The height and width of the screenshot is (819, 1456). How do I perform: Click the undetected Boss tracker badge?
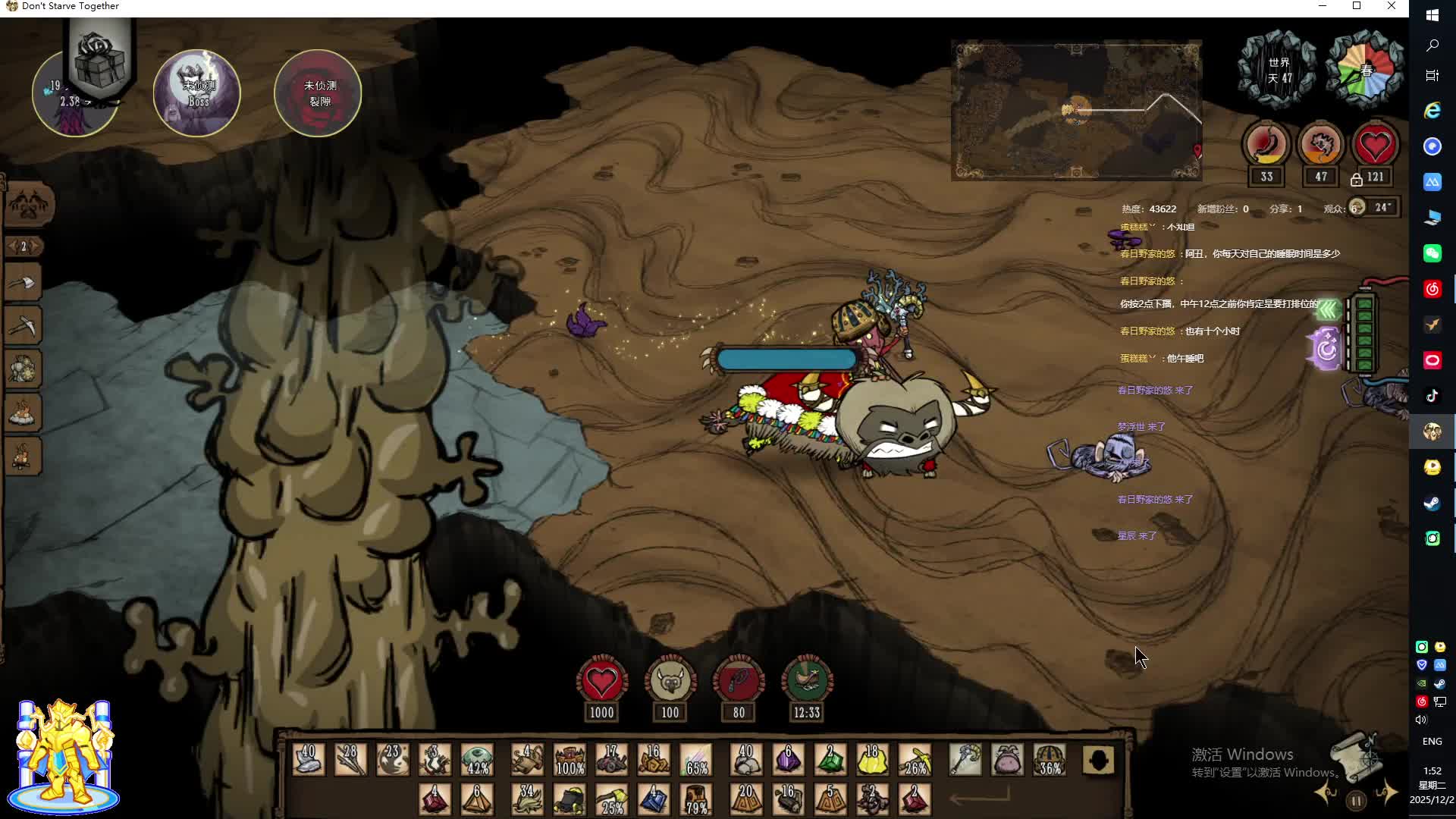pyautogui.click(x=197, y=93)
